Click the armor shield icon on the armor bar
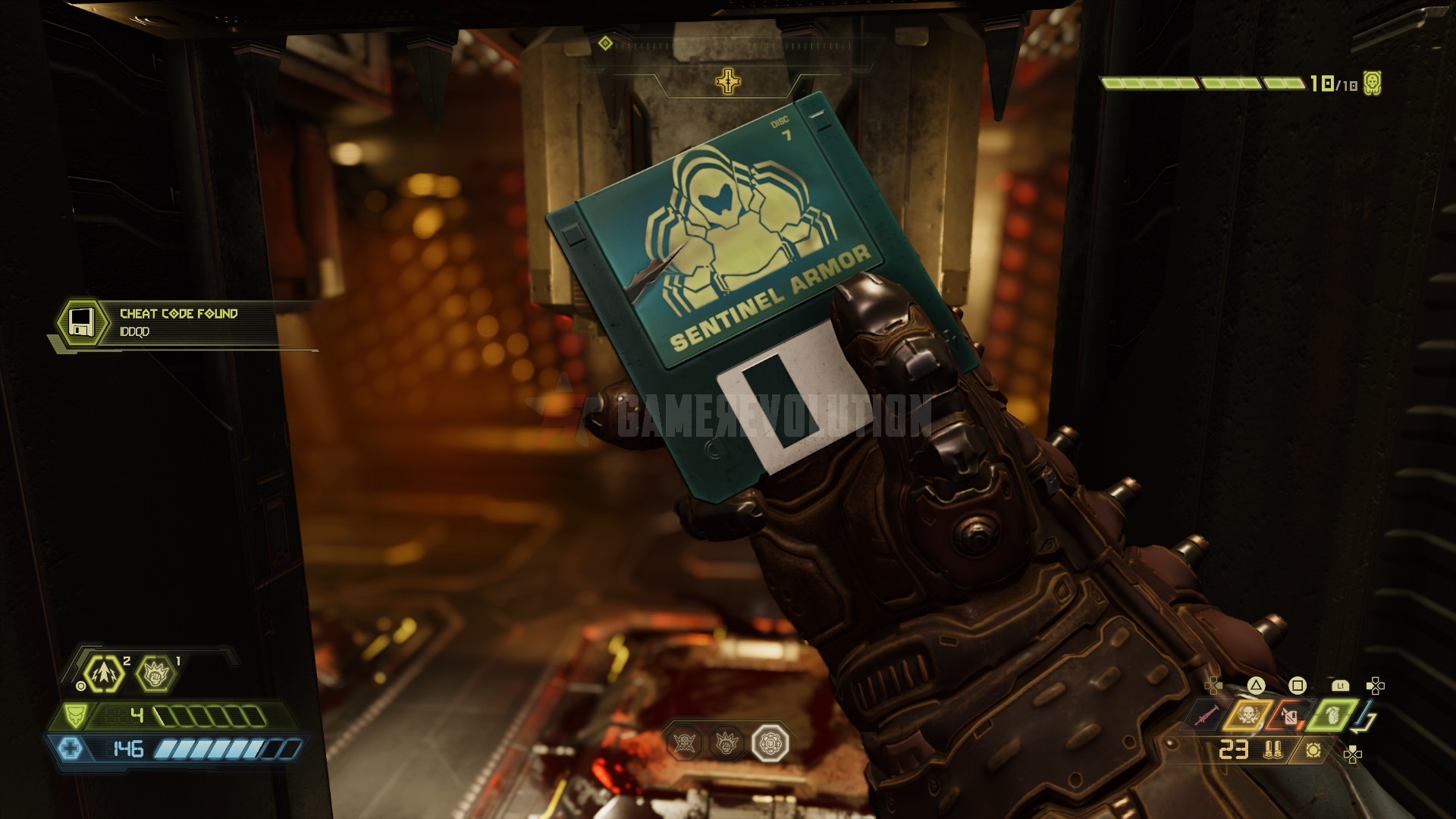This screenshot has width=1456, height=819. pyautogui.click(x=76, y=714)
